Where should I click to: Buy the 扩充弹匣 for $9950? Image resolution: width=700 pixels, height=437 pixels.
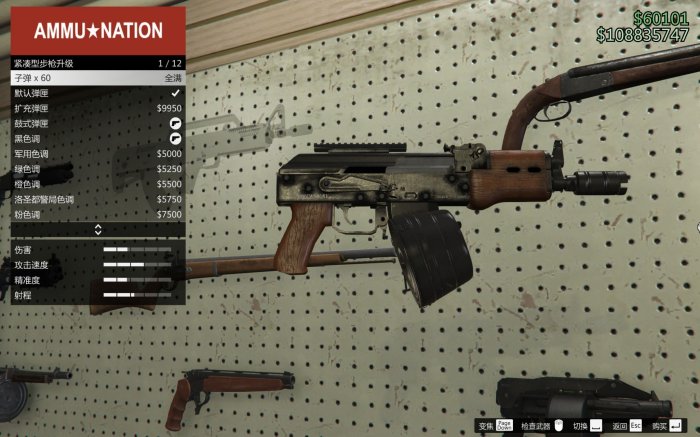click(97, 108)
